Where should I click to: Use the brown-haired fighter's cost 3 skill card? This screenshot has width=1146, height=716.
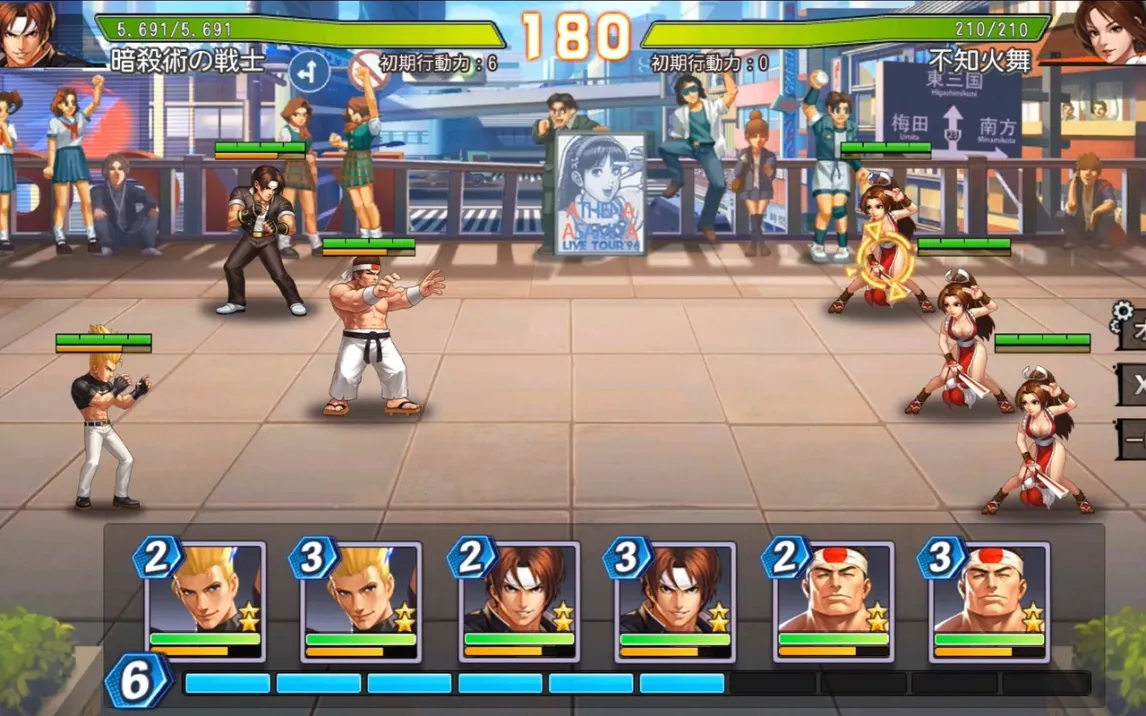coord(675,601)
